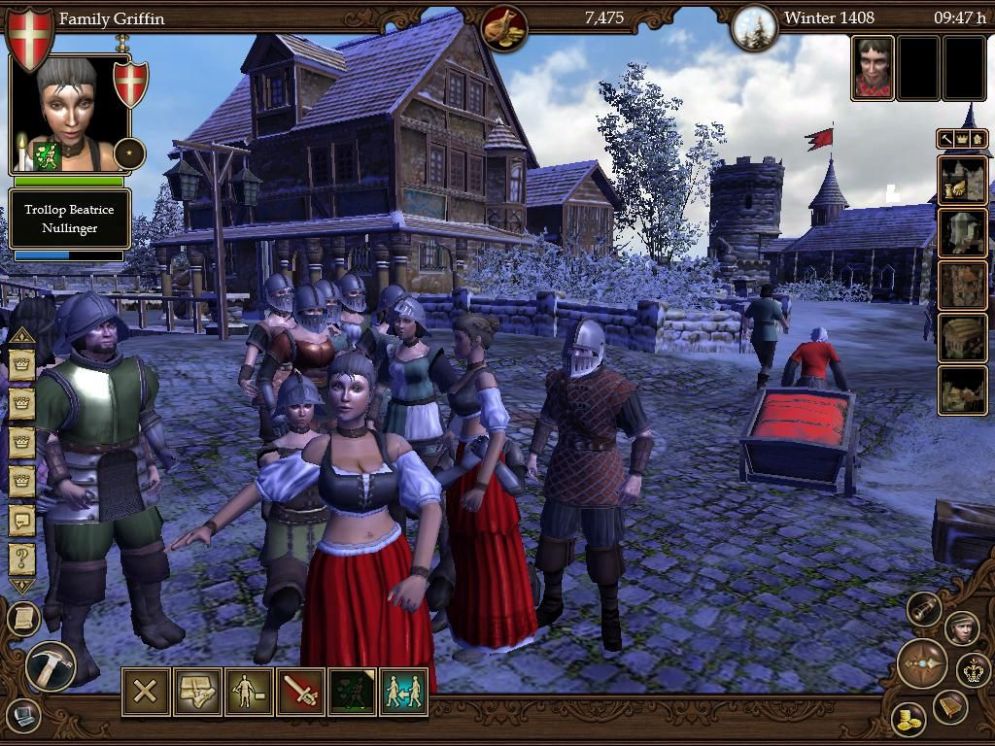The image size is (995, 746).
Task: Click the cancel X action button
Action: coord(146,692)
